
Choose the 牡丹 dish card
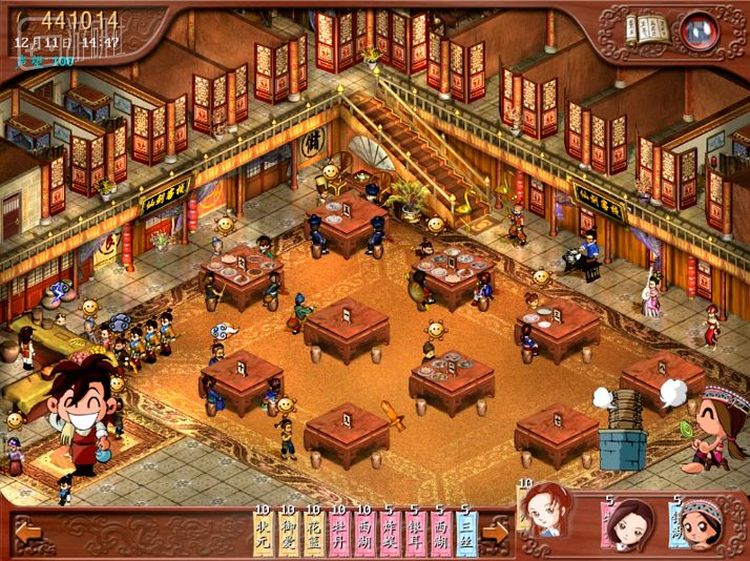pos(338,532)
